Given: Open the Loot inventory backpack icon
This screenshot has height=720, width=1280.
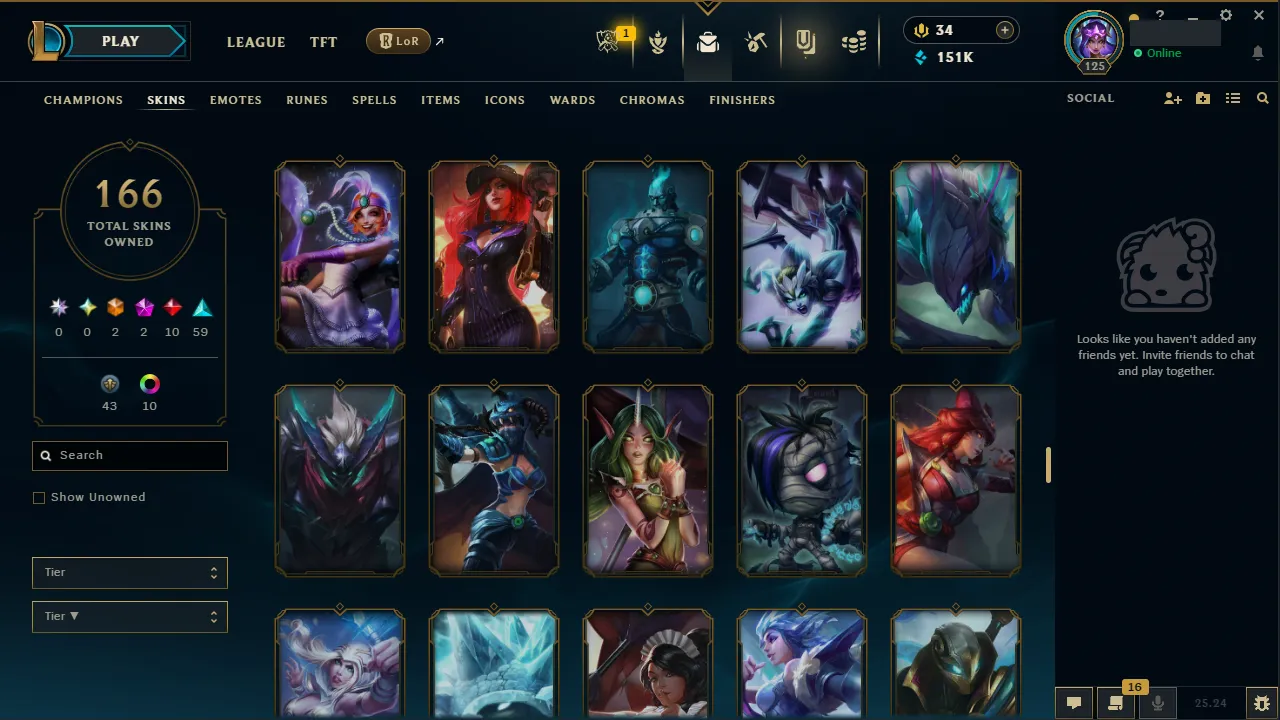Looking at the screenshot, I should (x=708, y=41).
